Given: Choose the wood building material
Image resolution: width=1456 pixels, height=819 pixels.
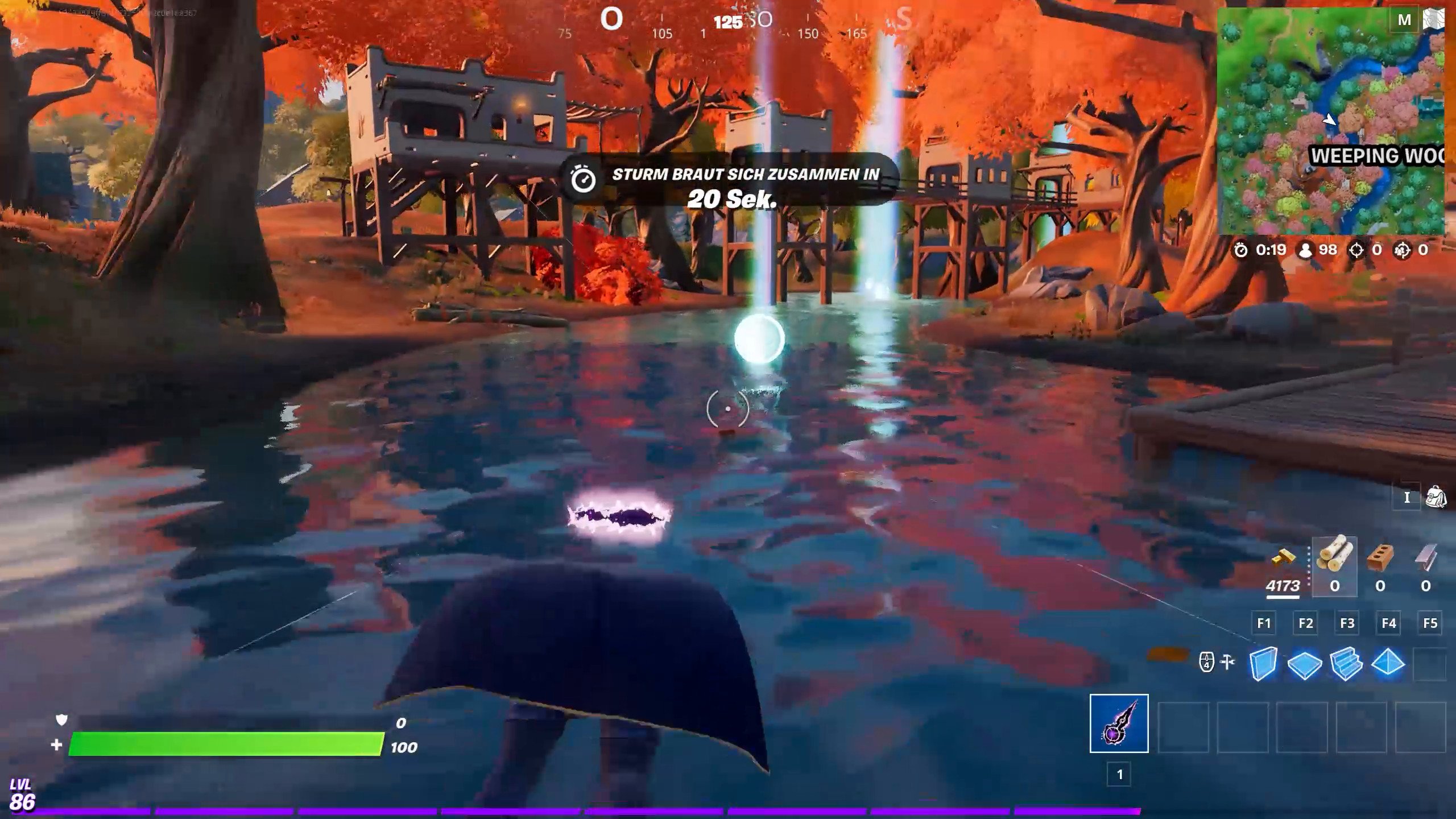Looking at the screenshot, I should 1334,555.
